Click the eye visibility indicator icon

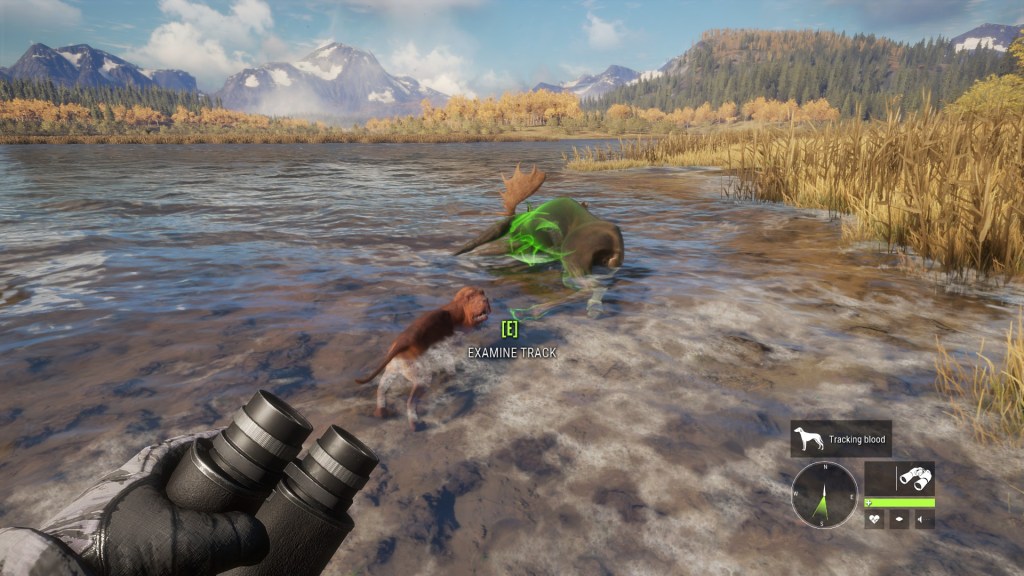click(899, 519)
